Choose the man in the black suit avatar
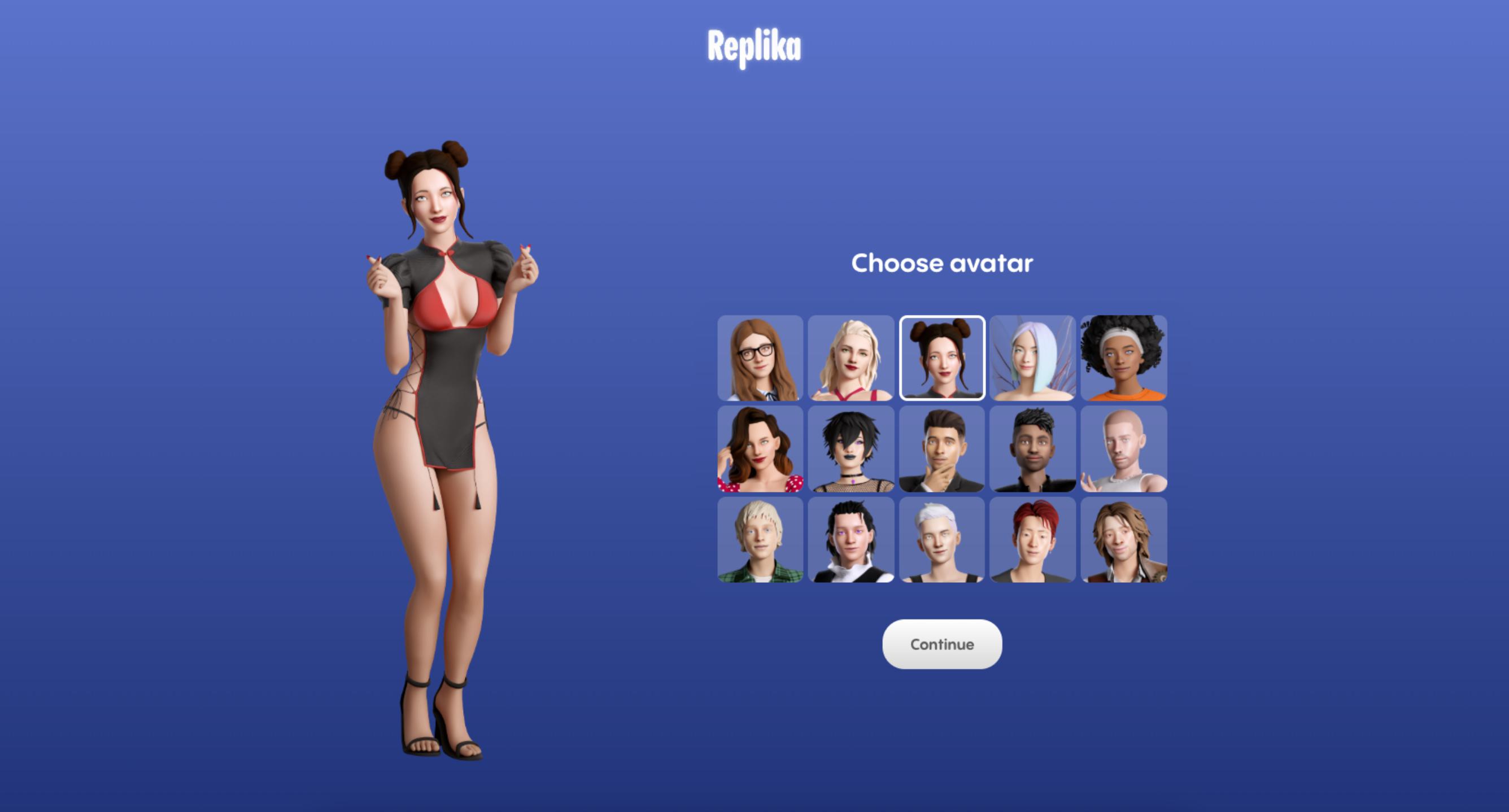This screenshot has height=812, width=1509. 941,449
